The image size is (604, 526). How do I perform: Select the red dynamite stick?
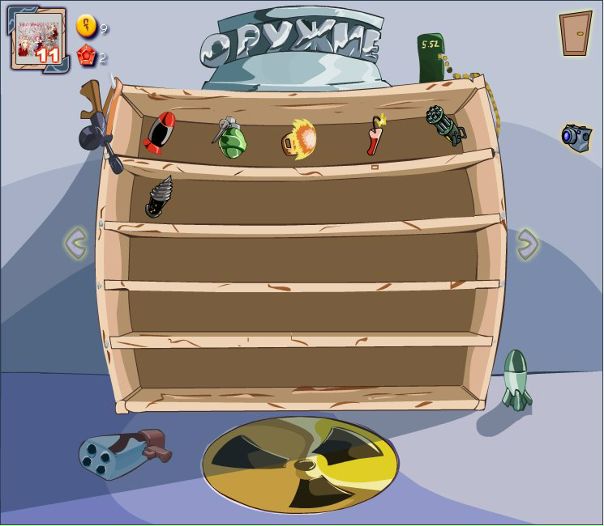point(375,135)
